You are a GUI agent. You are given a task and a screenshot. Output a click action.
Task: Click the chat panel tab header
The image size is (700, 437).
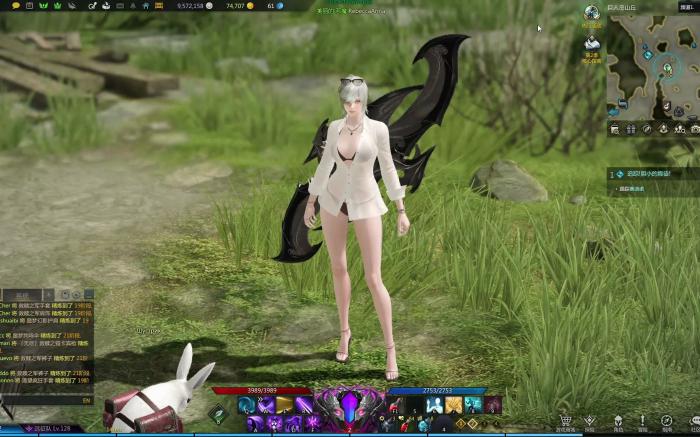pyautogui.click(x=22, y=295)
